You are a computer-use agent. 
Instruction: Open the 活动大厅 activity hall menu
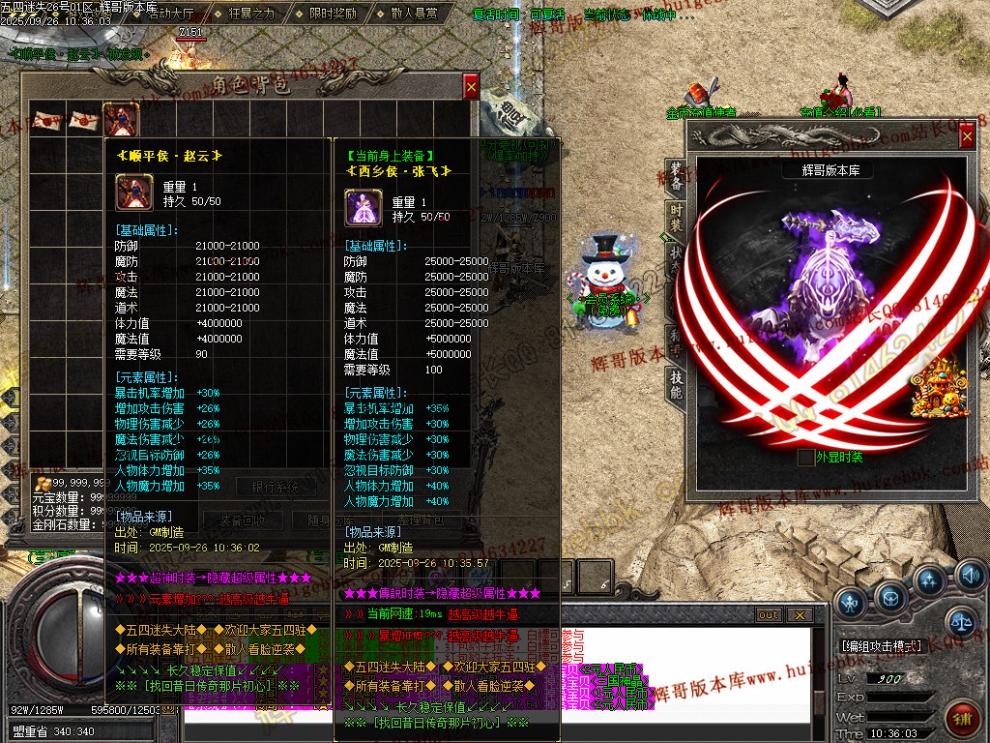click(171, 14)
